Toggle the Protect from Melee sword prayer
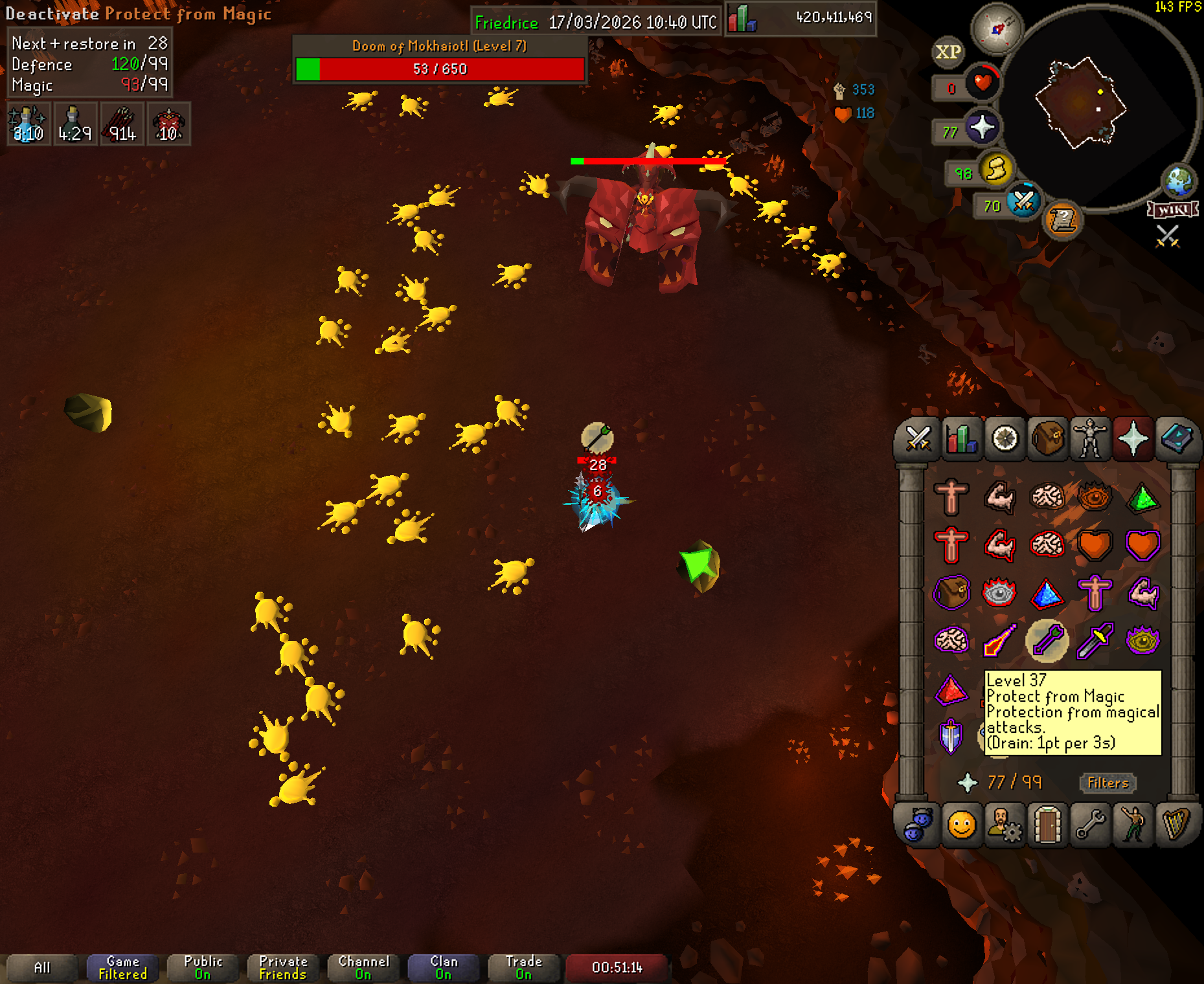Image resolution: width=1204 pixels, height=984 pixels. [x=1095, y=640]
